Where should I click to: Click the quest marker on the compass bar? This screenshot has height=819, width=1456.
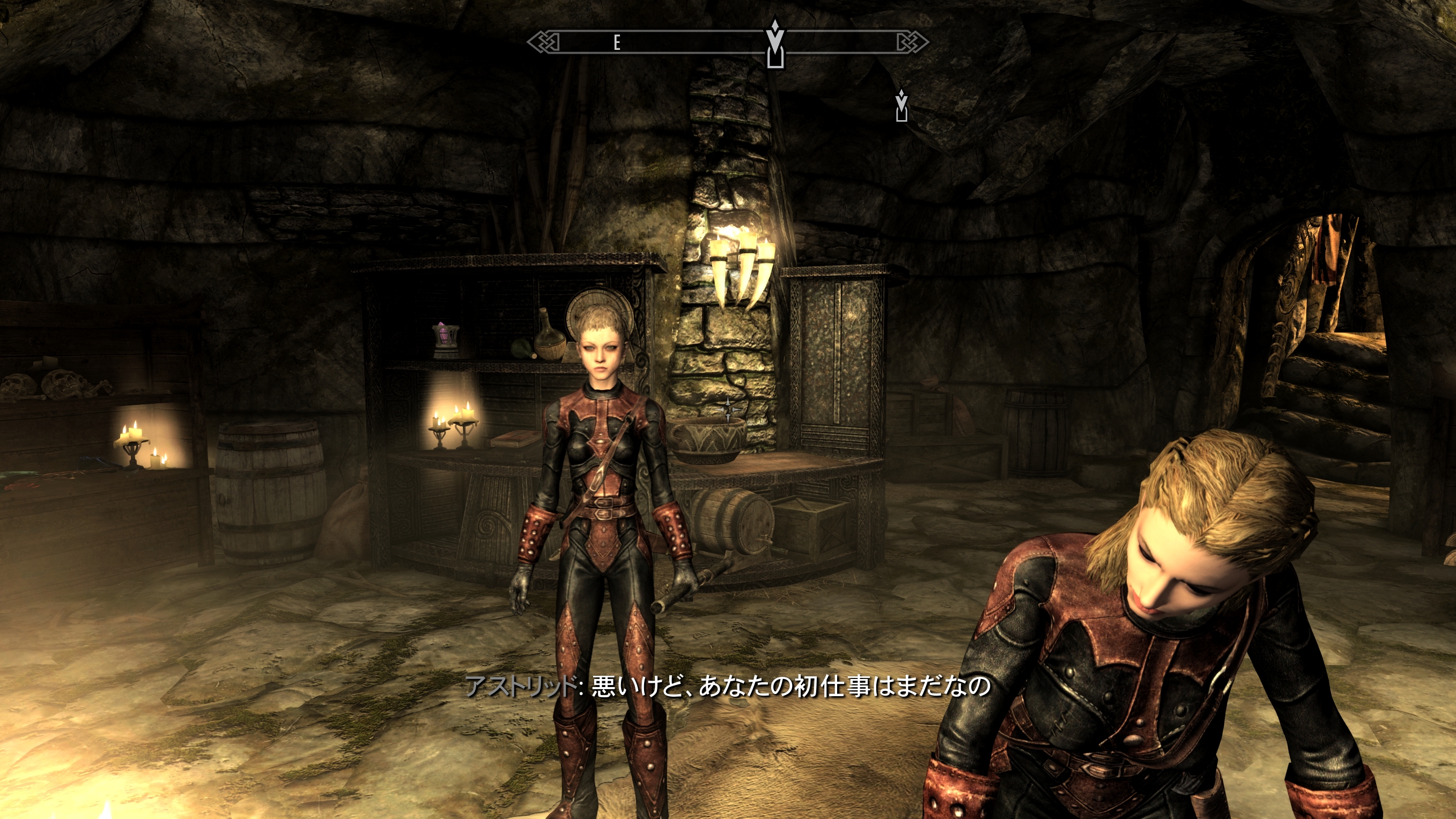(x=775, y=43)
